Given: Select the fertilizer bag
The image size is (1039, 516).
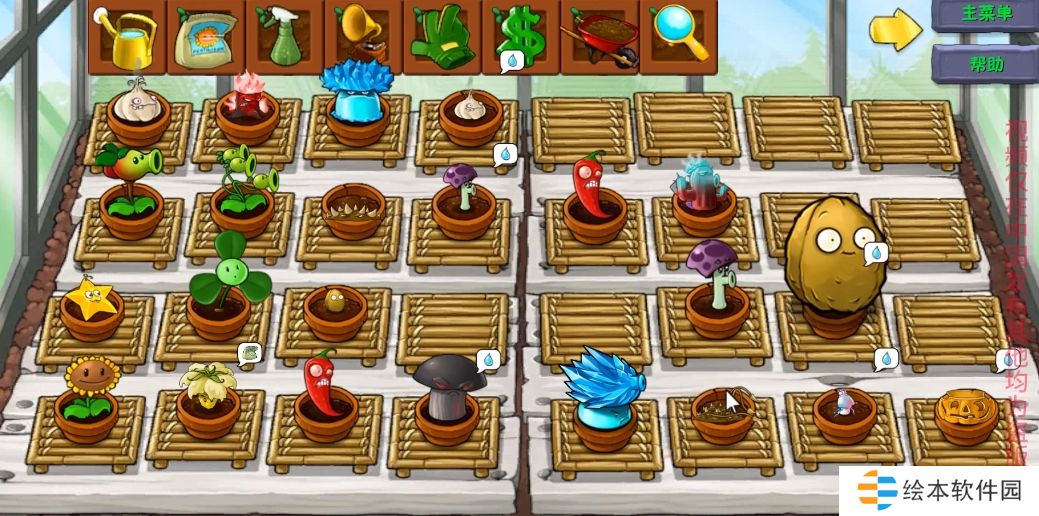Looking at the screenshot, I should click(206, 37).
